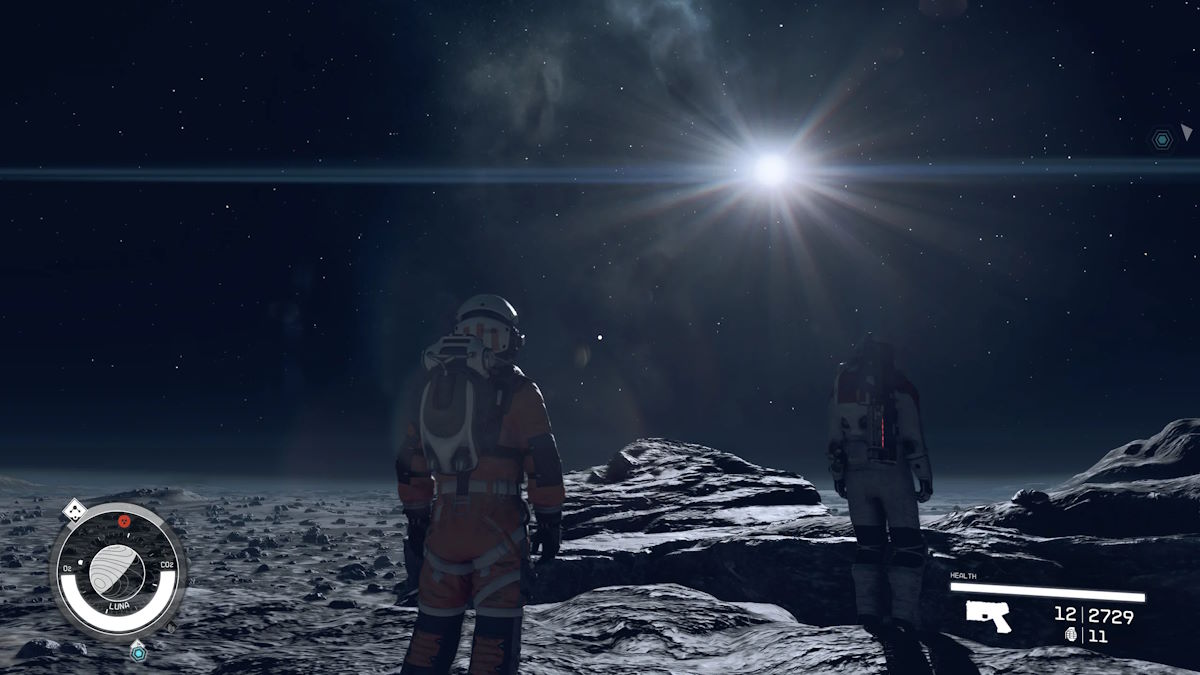Select the red hostile marker on compass
This screenshot has width=1200, height=675.
(x=124, y=520)
